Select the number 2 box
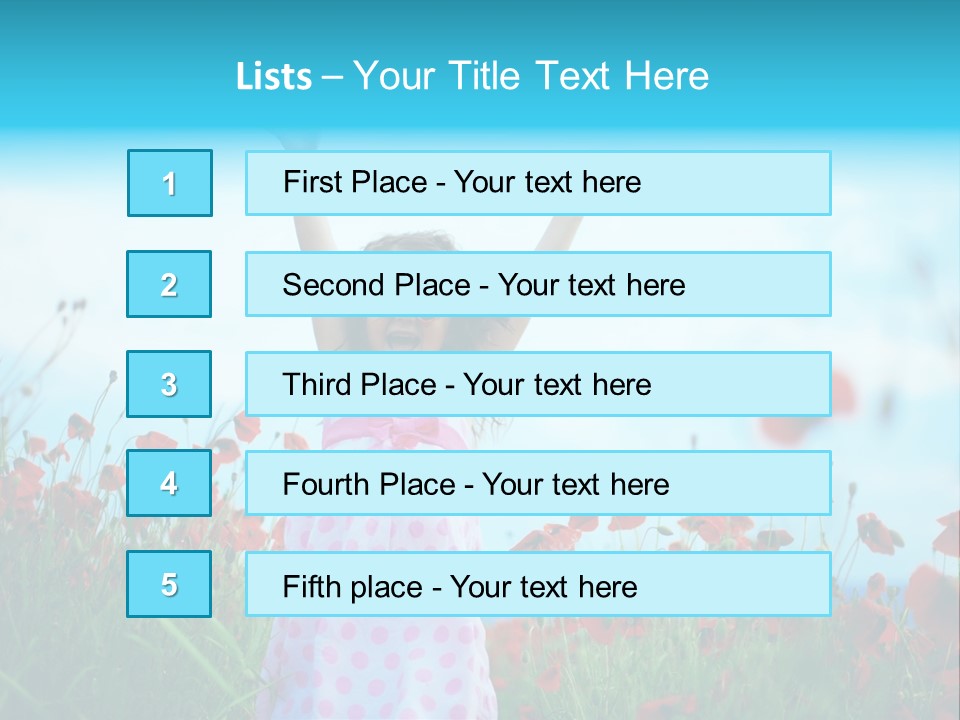 pos(169,284)
